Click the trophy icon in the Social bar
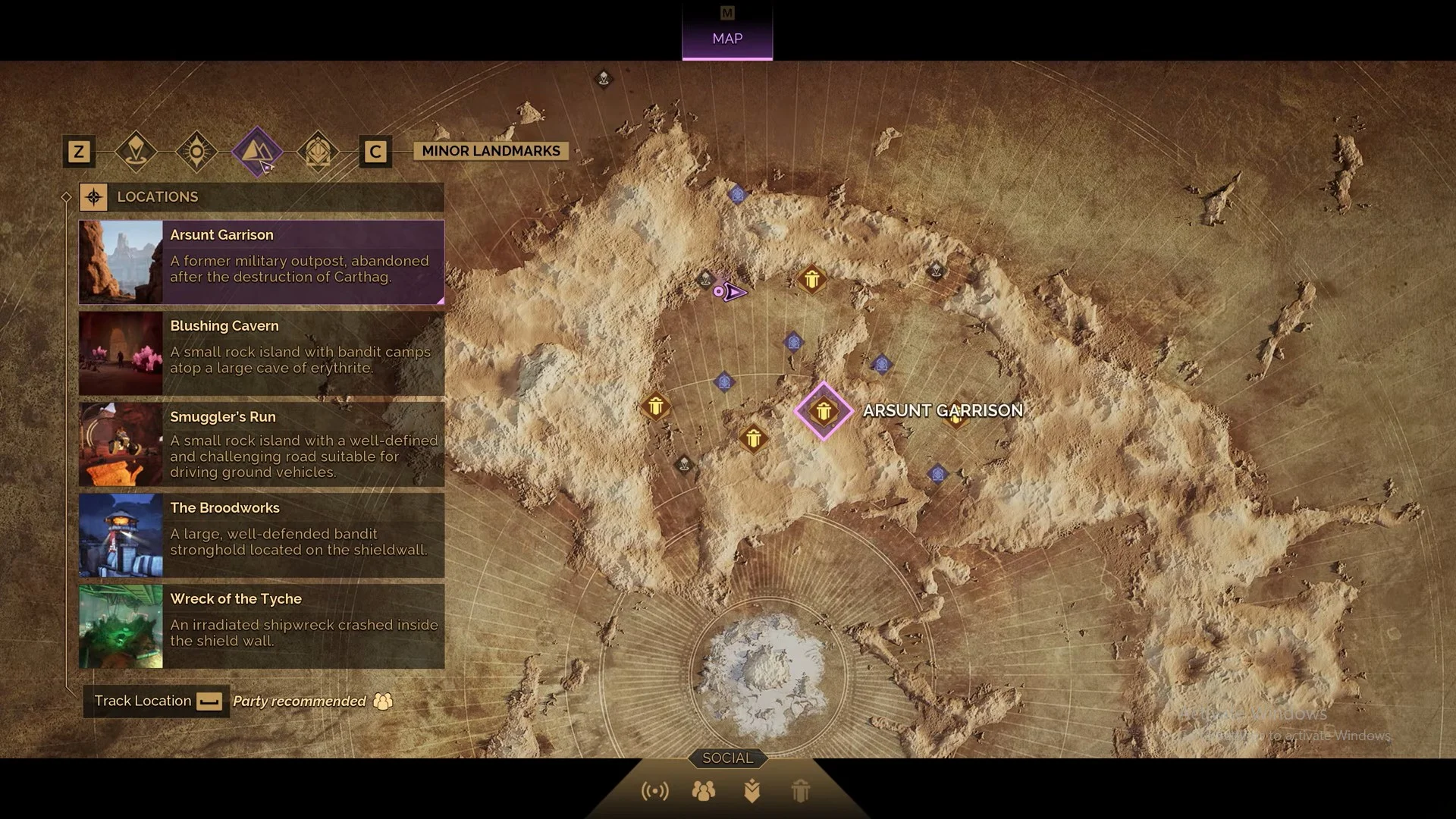 point(802,790)
